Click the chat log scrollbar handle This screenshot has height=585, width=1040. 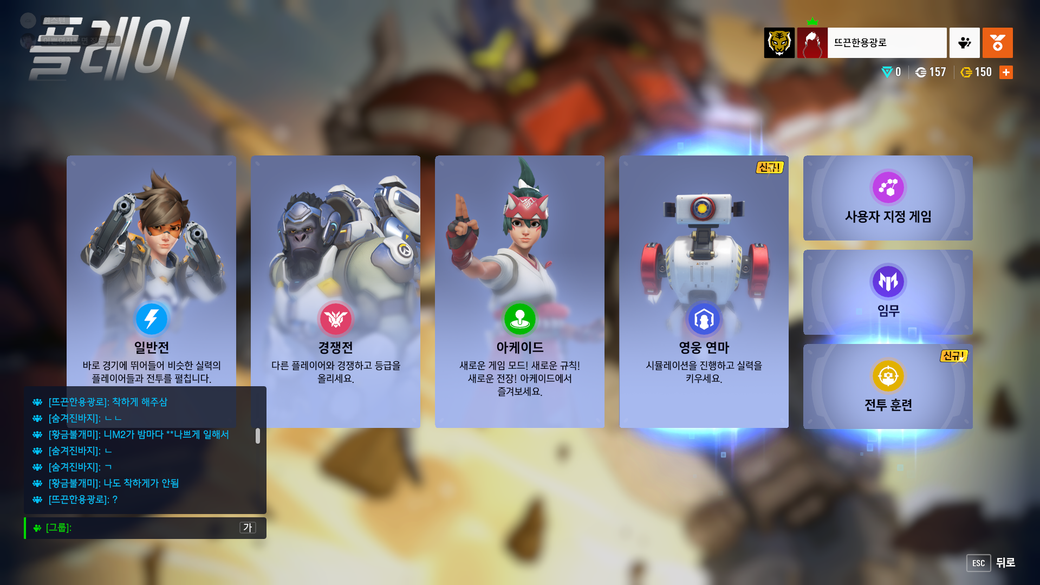pos(258,436)
